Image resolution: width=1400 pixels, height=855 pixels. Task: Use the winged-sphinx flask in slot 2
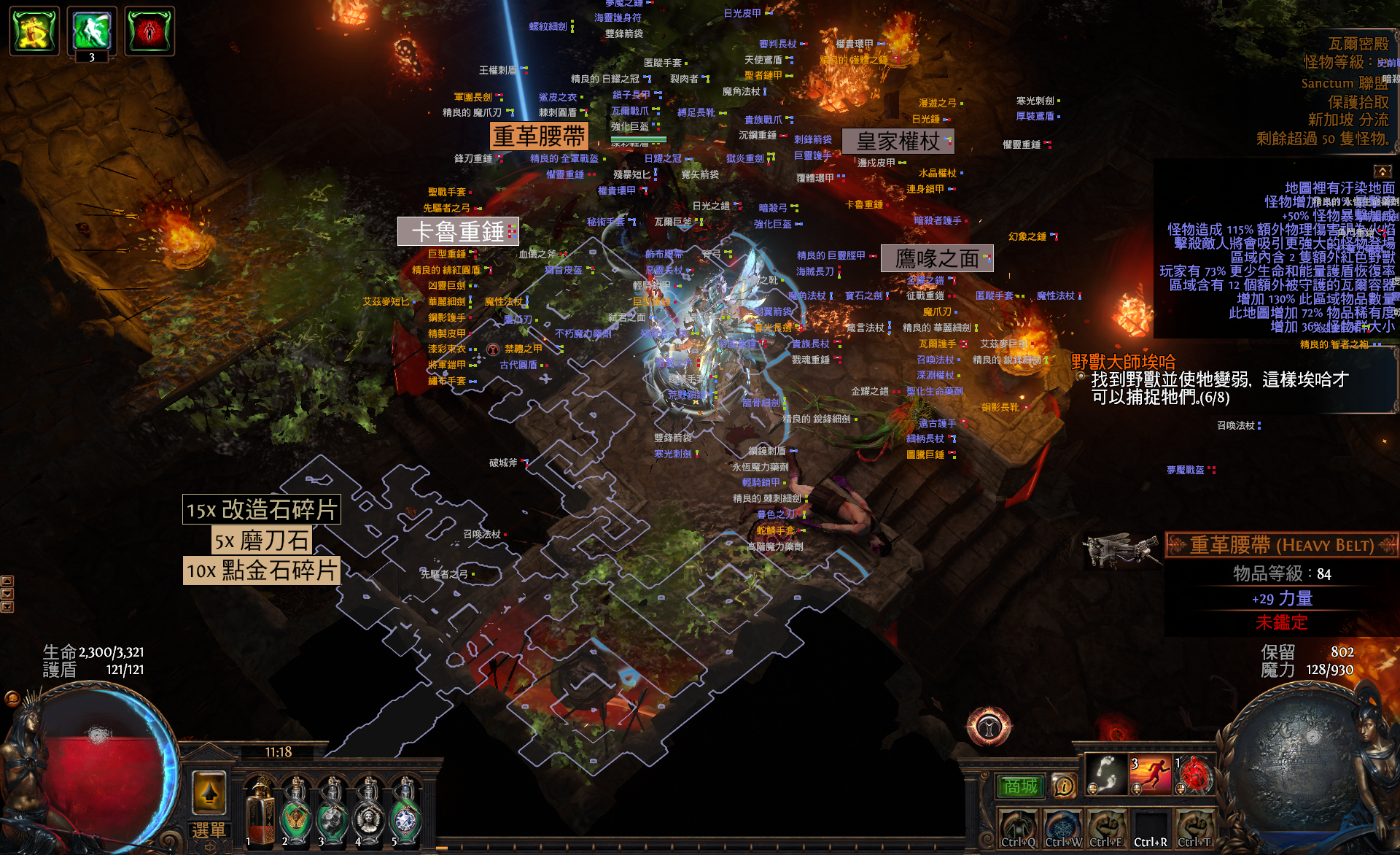[x=296, y=811]
